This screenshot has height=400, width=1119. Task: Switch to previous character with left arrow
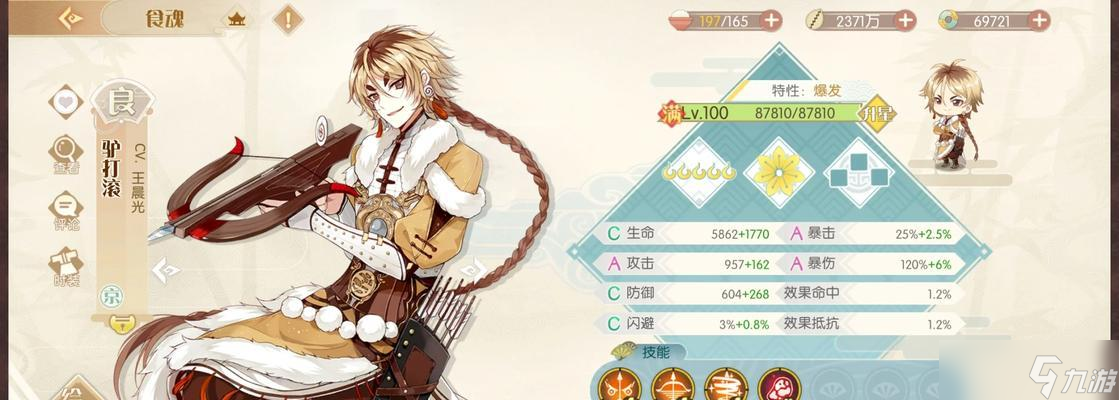click(171, 269)
